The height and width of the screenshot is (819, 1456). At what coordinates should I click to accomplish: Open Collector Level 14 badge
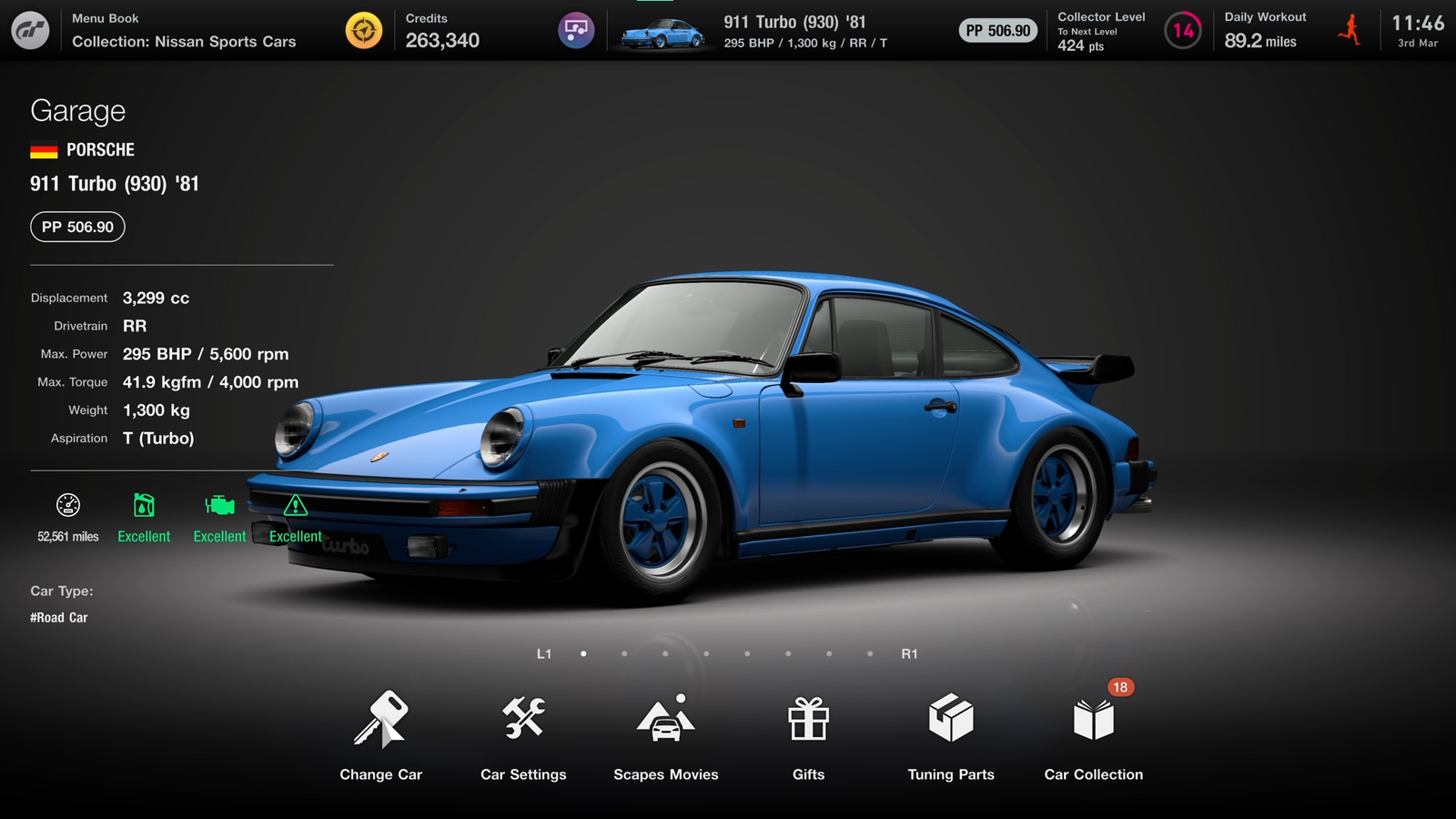(x=1183, y=31)
